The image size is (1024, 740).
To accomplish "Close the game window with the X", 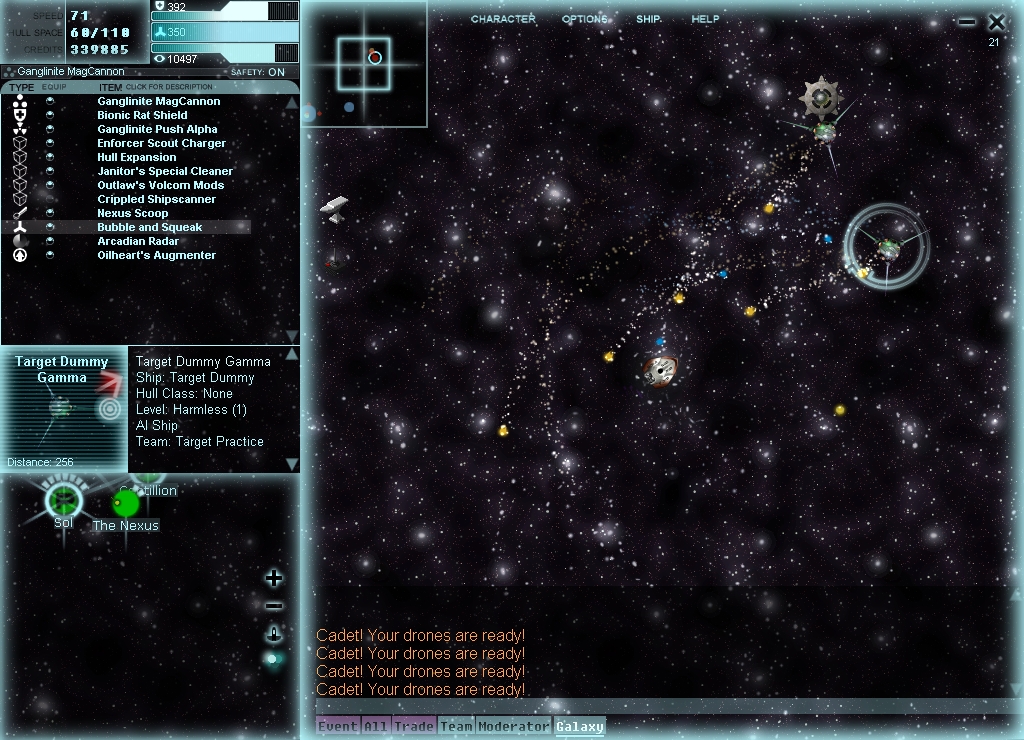I will (996, 22).
